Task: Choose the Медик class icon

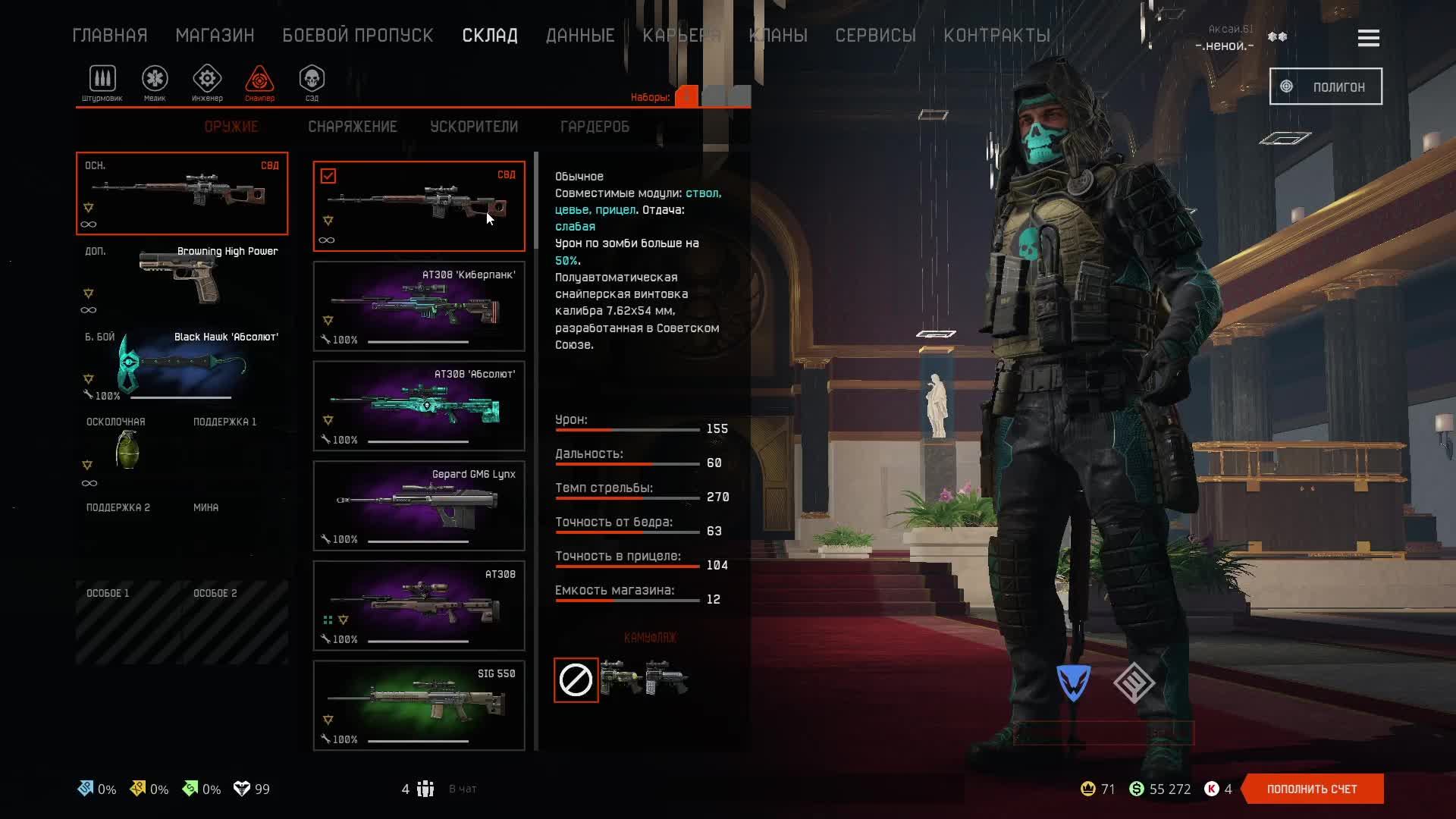Action: 155,80
